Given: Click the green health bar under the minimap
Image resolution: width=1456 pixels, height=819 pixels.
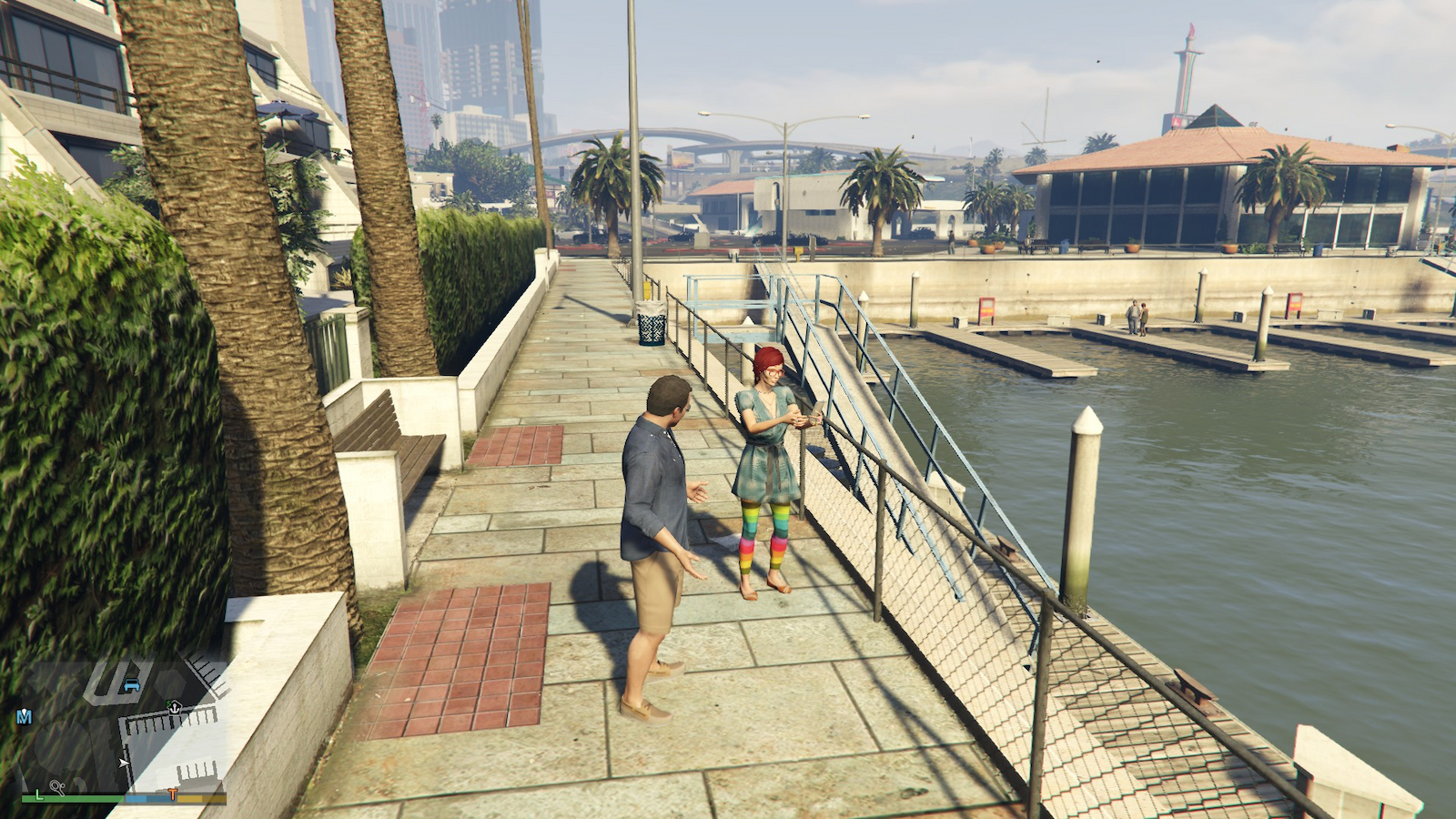Looking at the screenshot, I should [x=71, y=798].
